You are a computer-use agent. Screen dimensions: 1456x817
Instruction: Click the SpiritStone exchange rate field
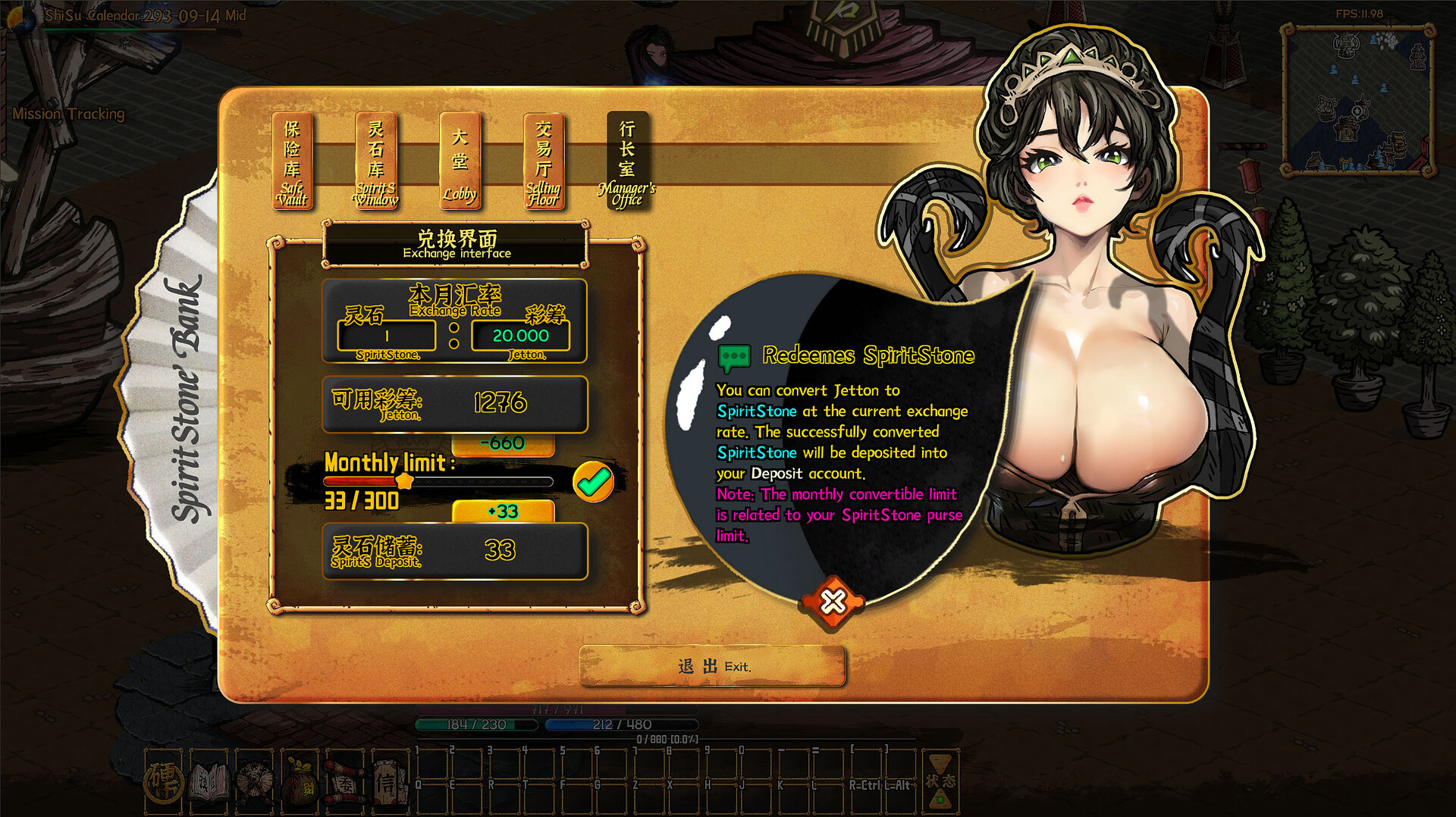click(x=387, y=336)
